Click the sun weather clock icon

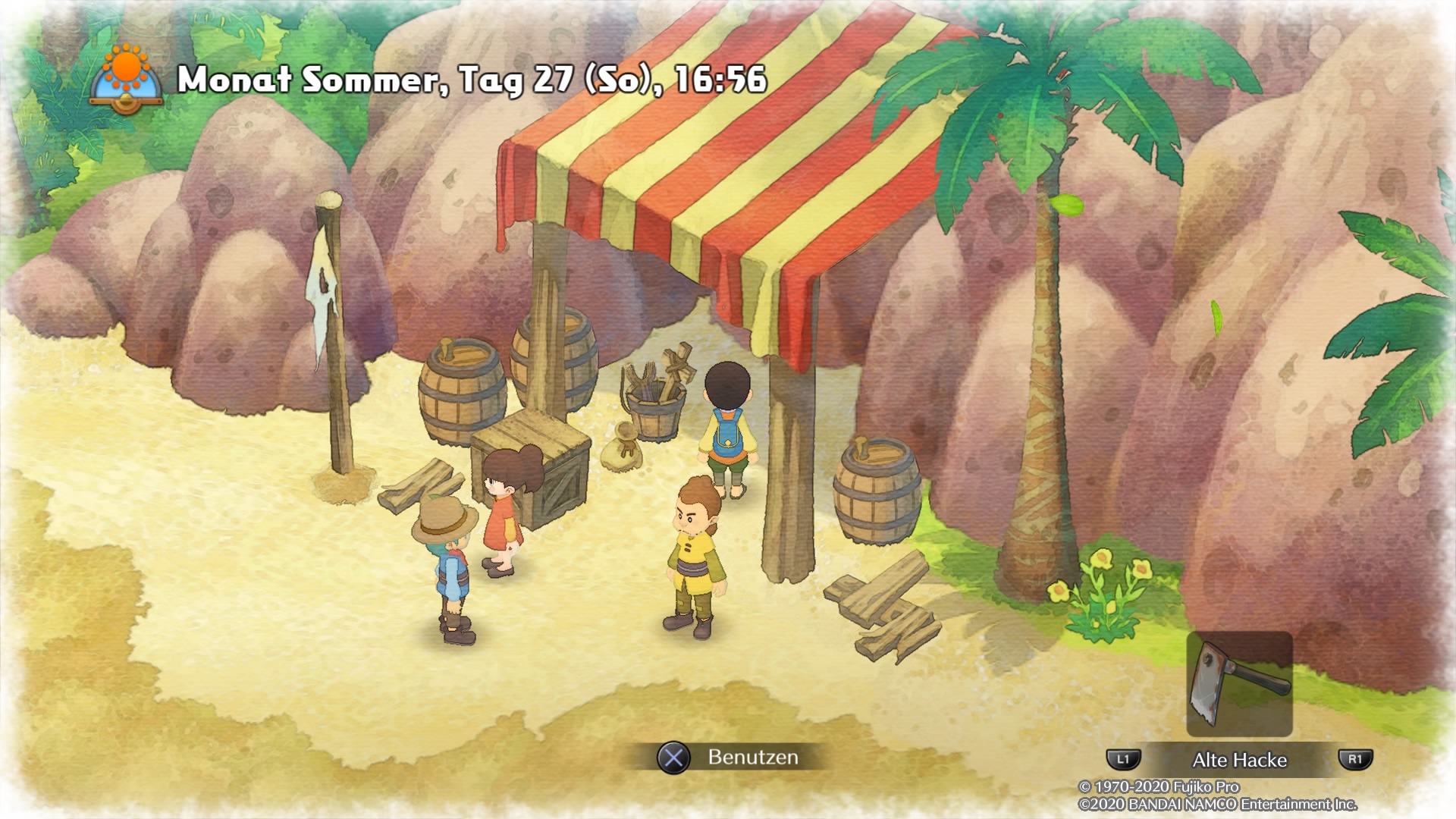pyautogui.click(x=126, y=79)
